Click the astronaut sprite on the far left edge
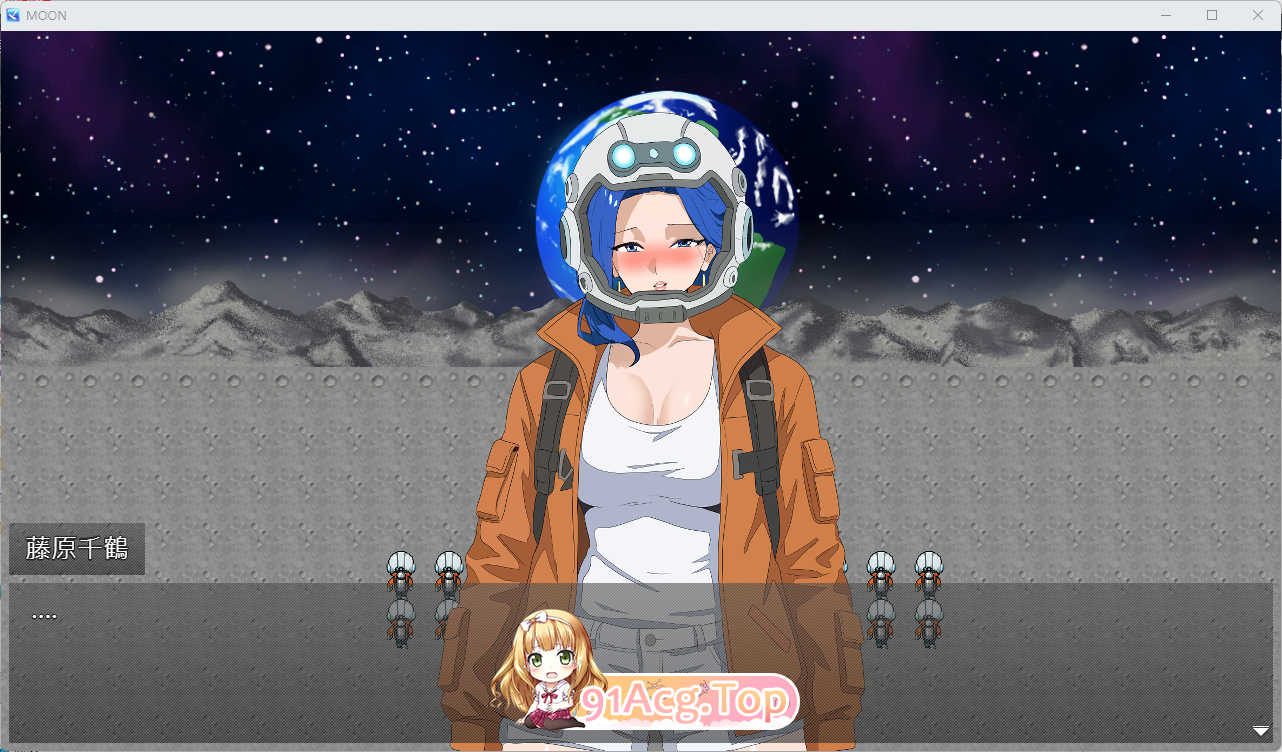The image size is (1282, 752). pos(399,568)
